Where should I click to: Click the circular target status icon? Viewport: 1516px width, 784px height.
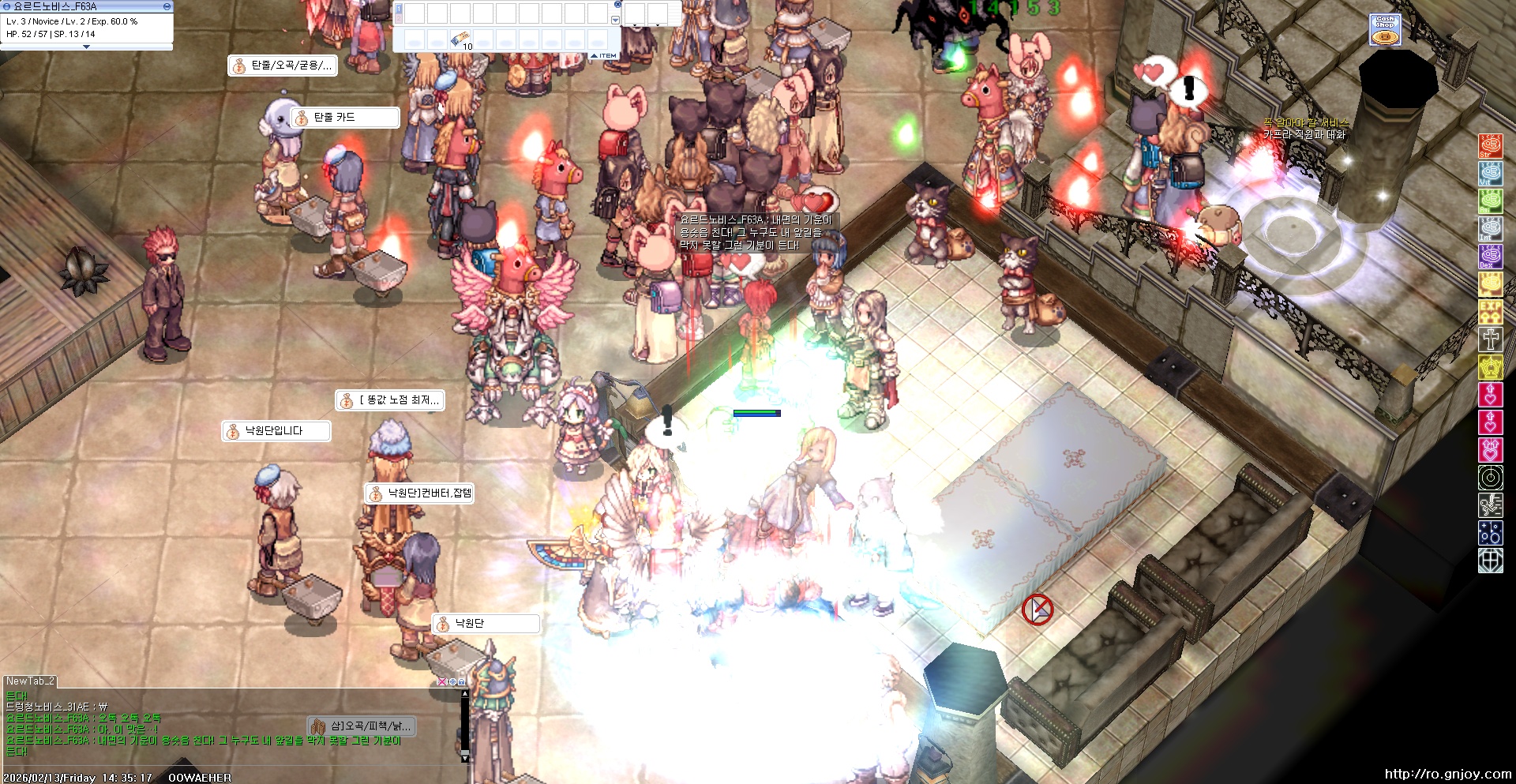[x=1490, y=478]
